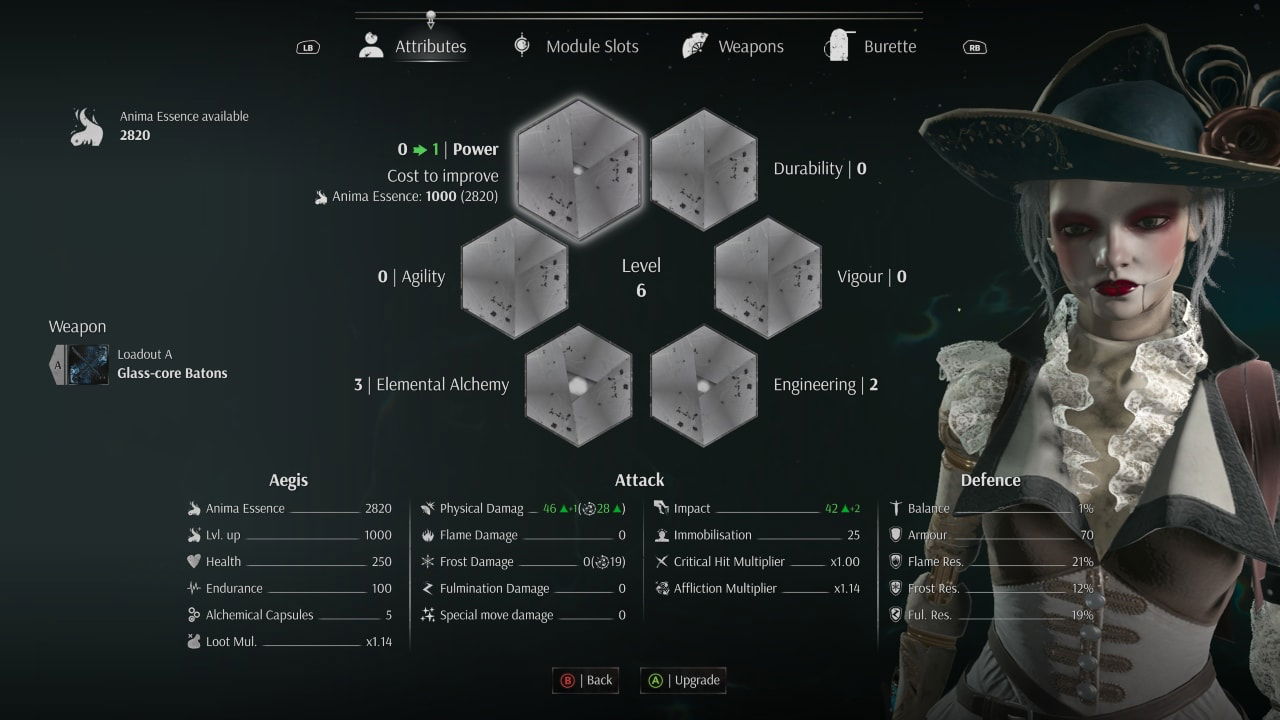The image size is (1280, 720).
Task: Go to the Weapons tab
Action: click(x=733, y=46)
